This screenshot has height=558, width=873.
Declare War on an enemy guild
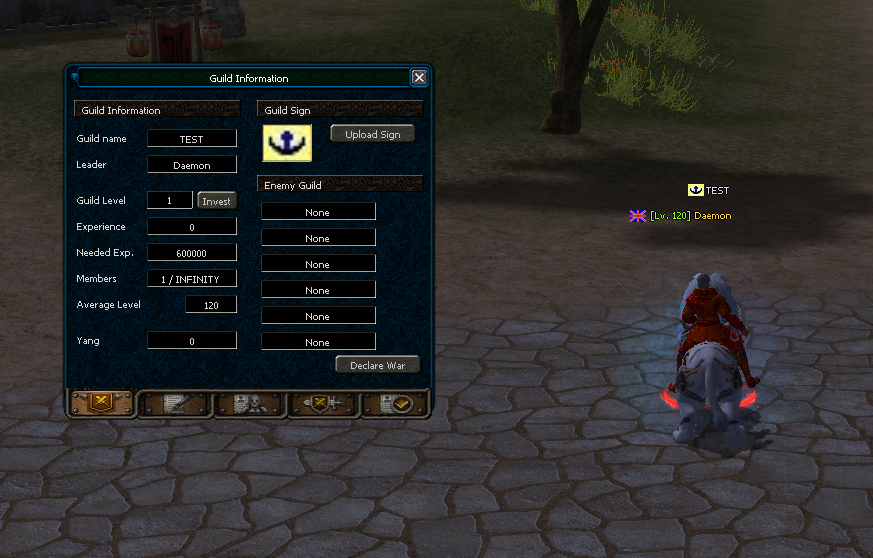coord(377,365)
